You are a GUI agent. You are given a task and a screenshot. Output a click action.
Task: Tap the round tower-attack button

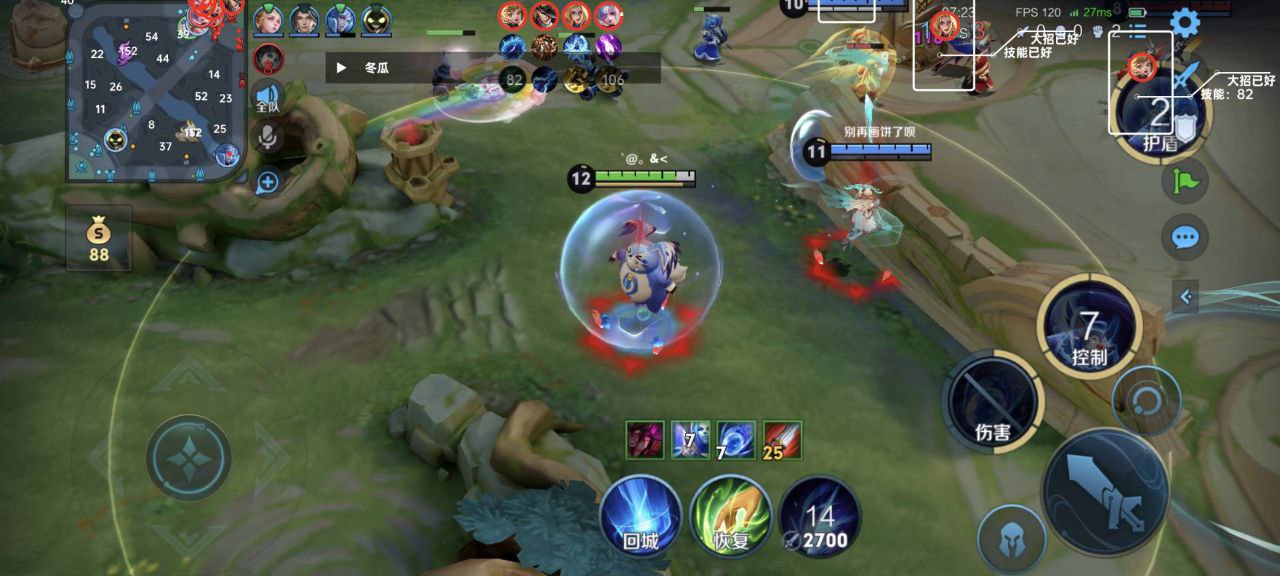tap(1146, 400)
